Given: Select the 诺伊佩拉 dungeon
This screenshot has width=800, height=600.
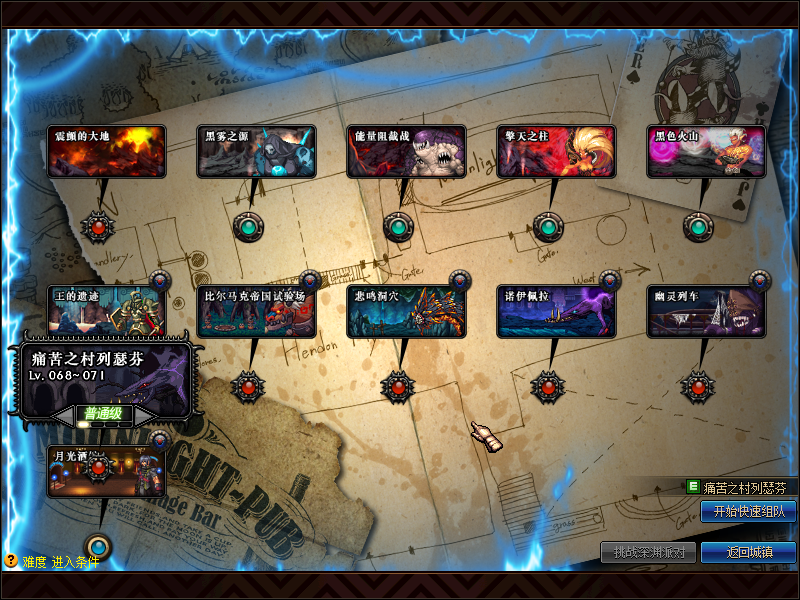Looking at the screenshot, I should pos(556,311).
